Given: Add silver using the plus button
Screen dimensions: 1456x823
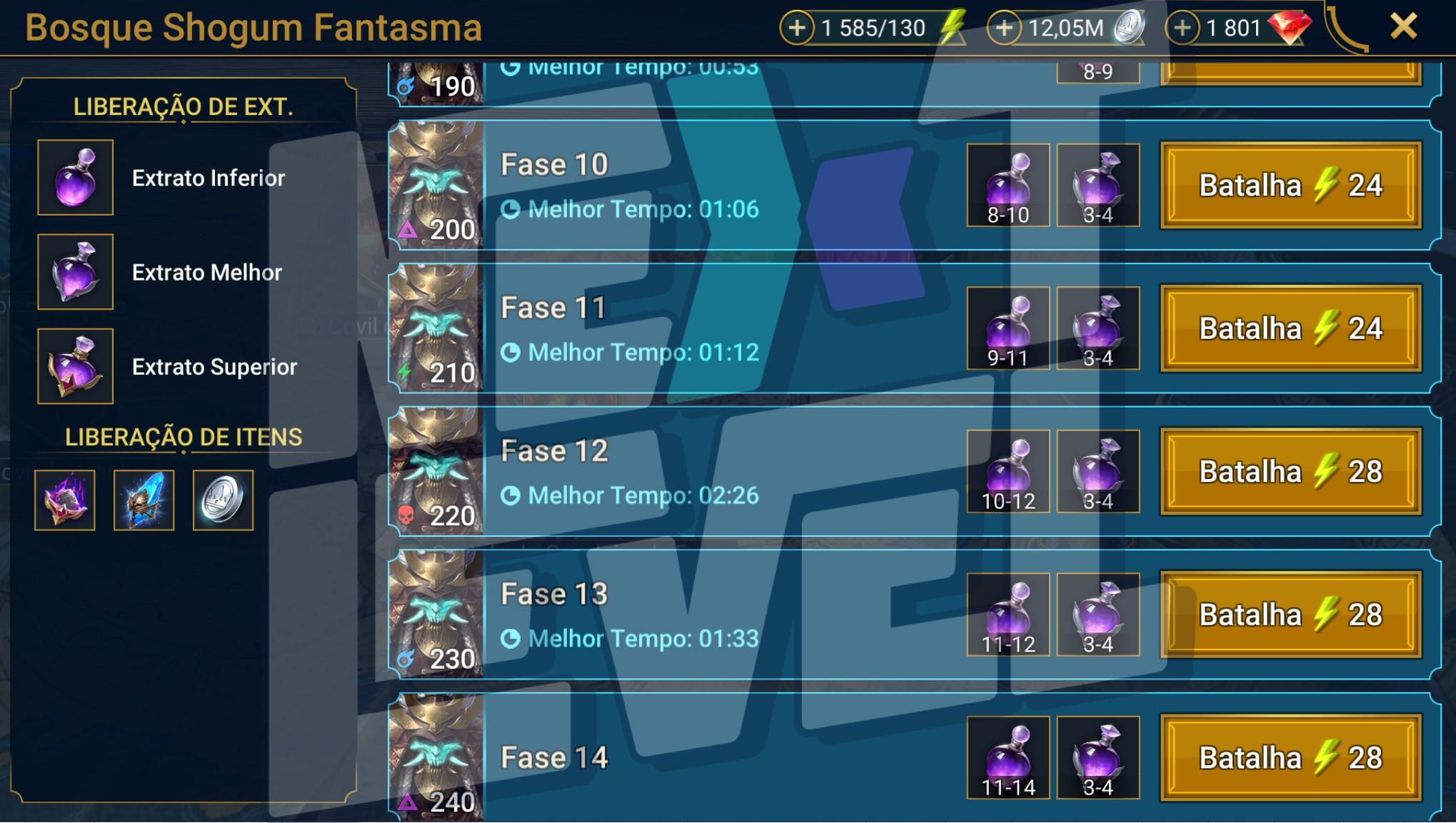Looking at the screenshot, I should pos(1004,29).
